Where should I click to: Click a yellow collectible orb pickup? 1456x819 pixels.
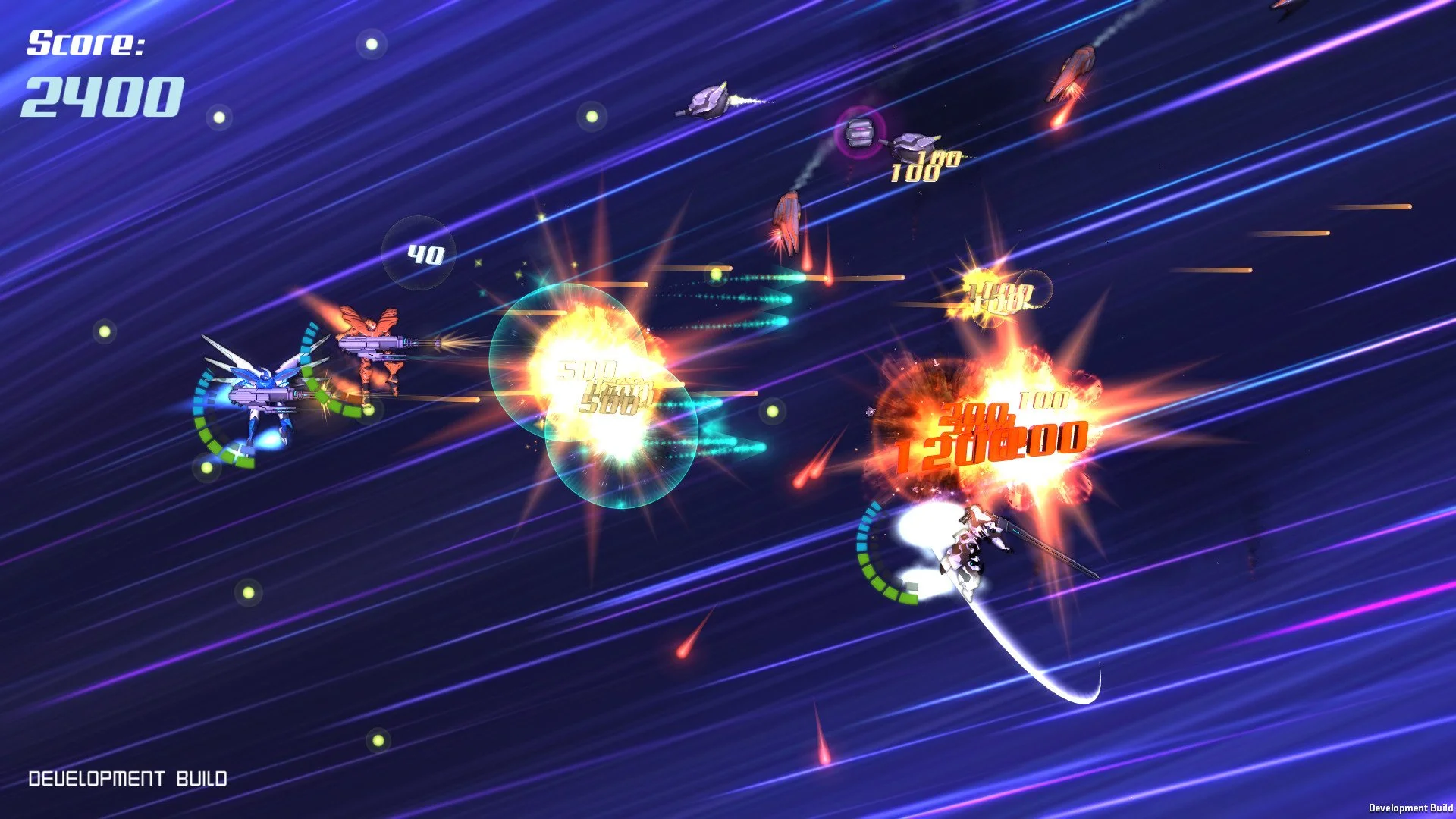click(103, 330)
